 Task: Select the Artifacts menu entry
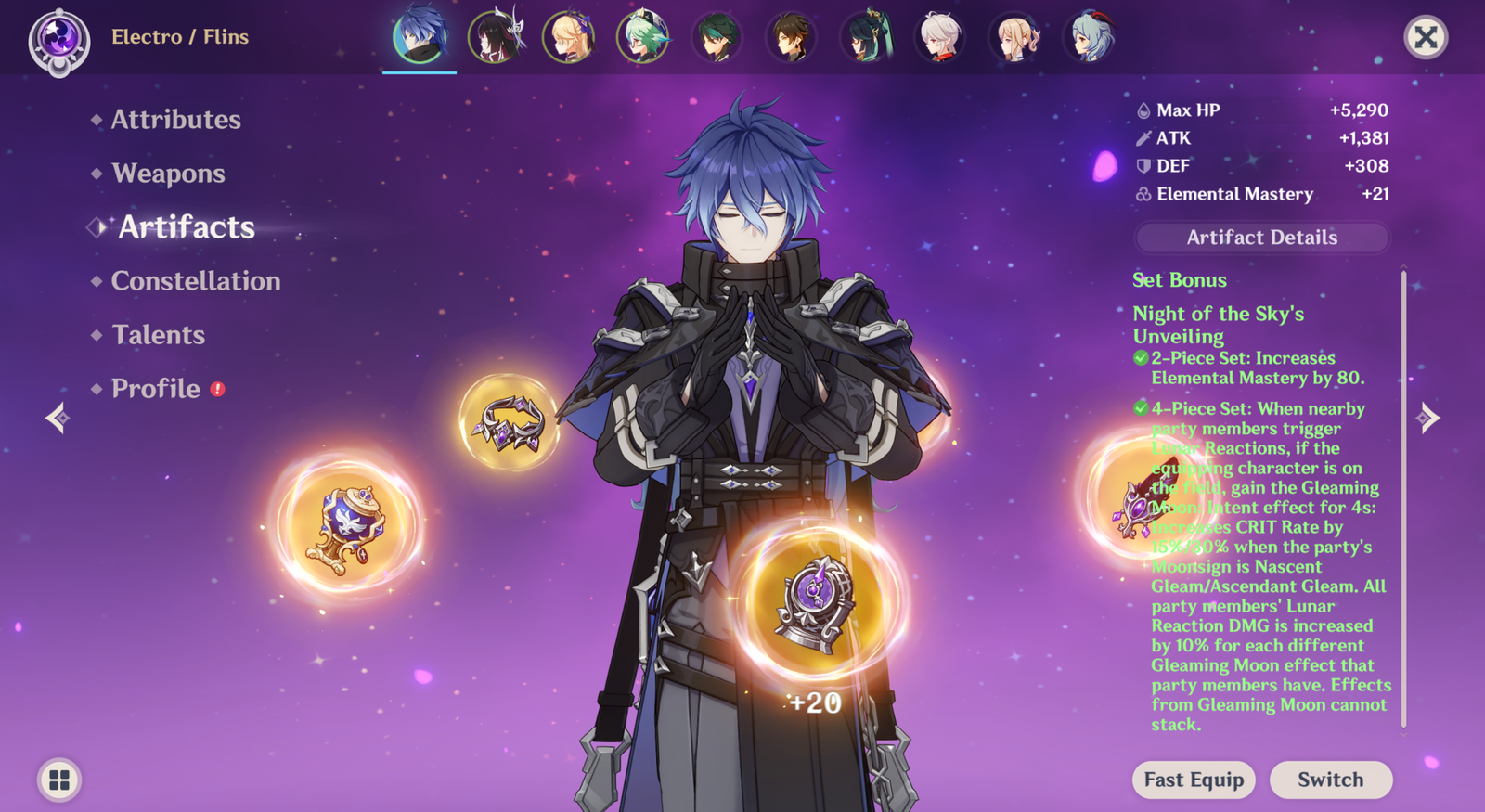tap(186, 227)
